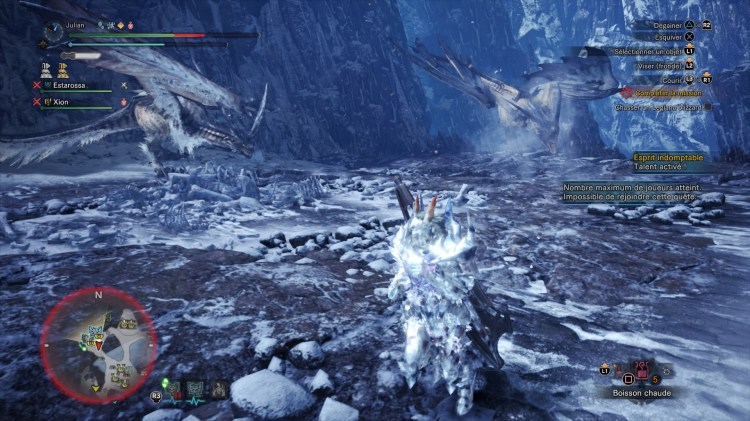
Task: Click the Esprit indomptable skill notification
Action: pyautogui.click(x=669, y=163)
